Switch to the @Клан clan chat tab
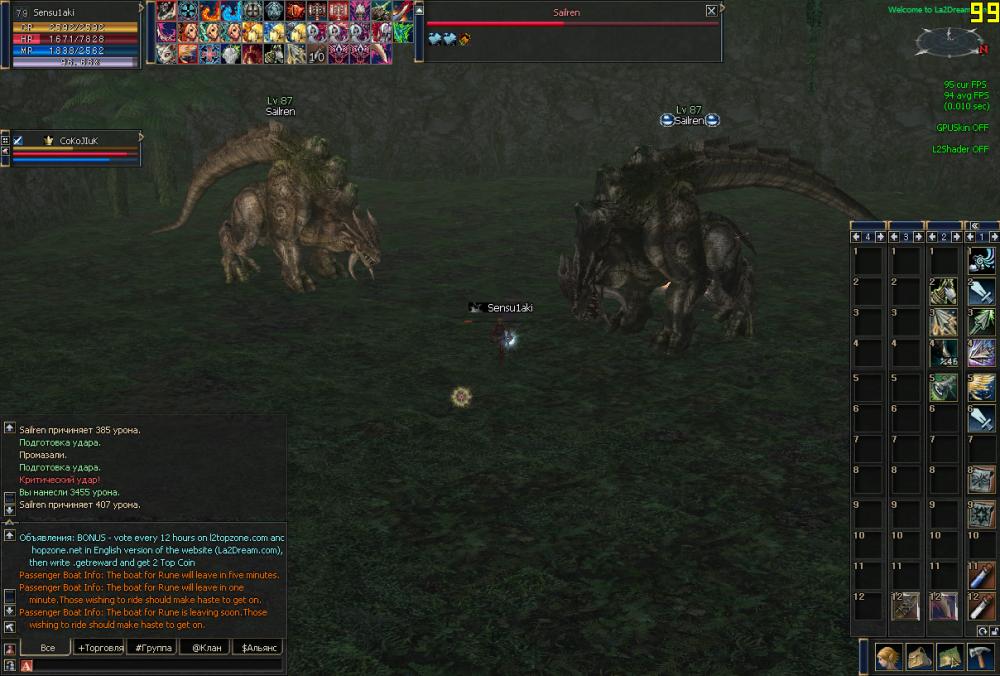The width and height of the screenshot is (1000, 676). [204, 648]
